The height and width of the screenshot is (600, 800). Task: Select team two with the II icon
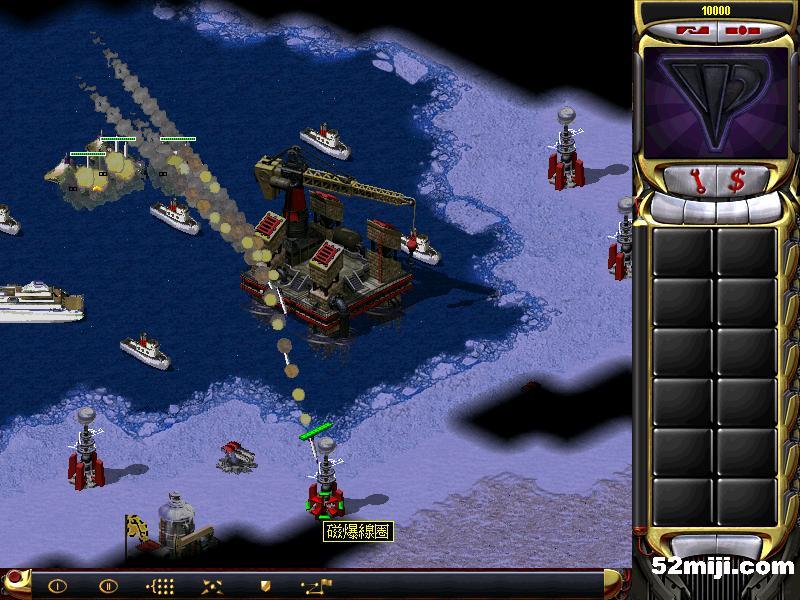coord(107,586)
